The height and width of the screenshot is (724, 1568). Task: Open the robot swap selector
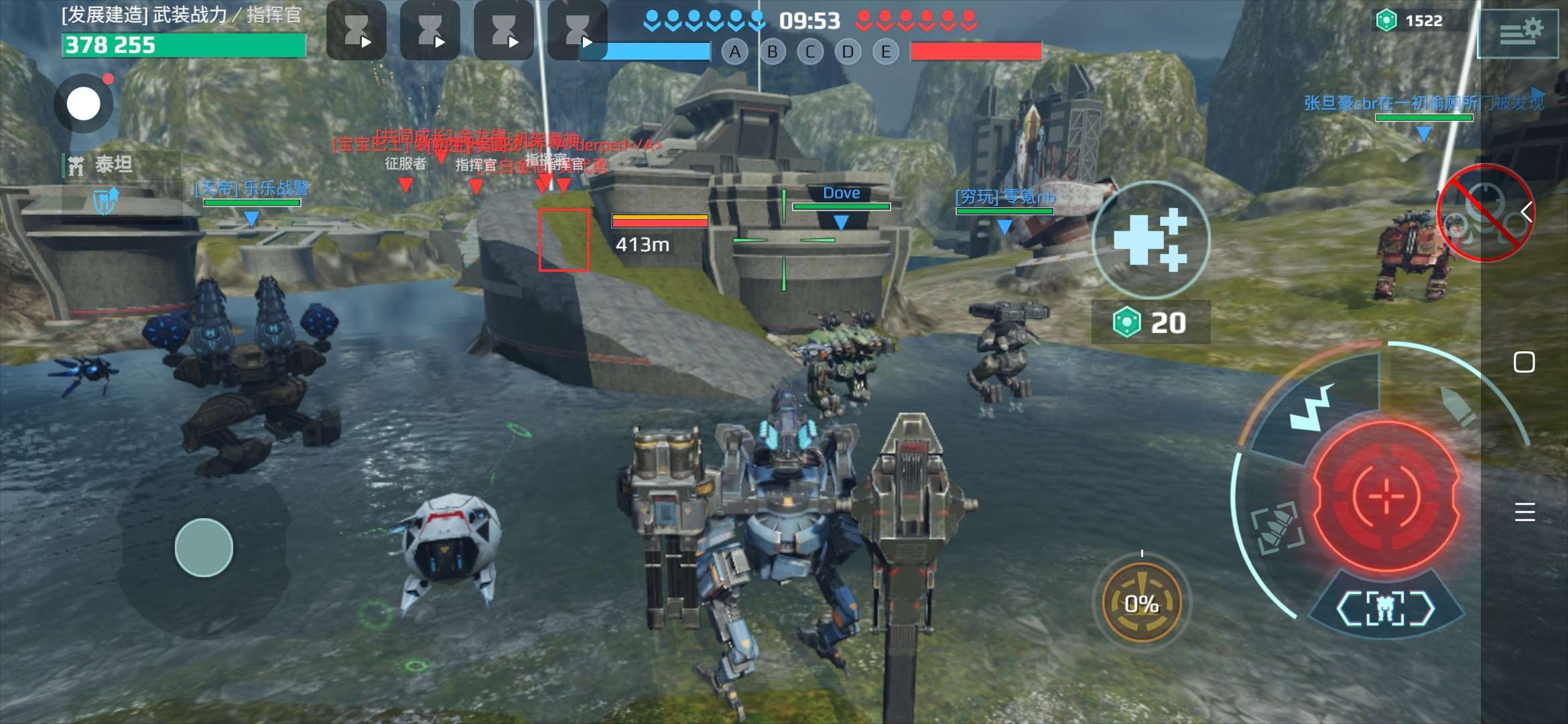pos(1386,607)
